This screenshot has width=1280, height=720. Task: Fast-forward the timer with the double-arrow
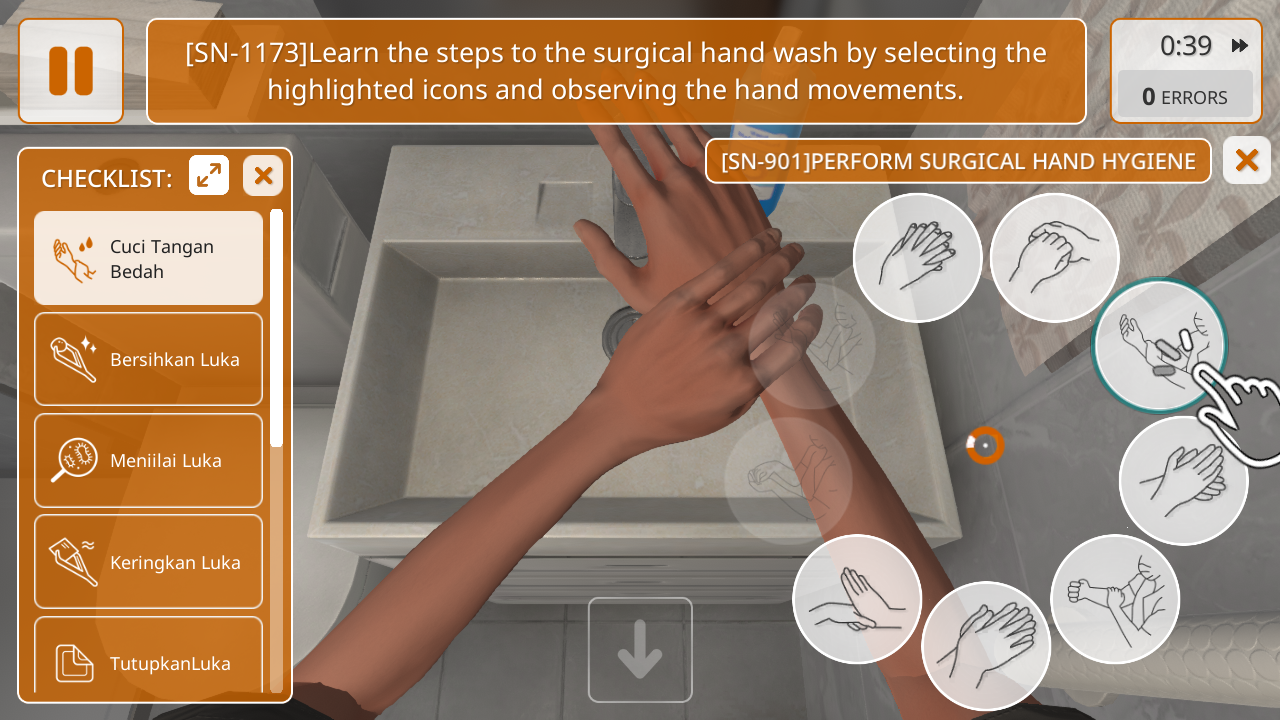[1240, 46]
